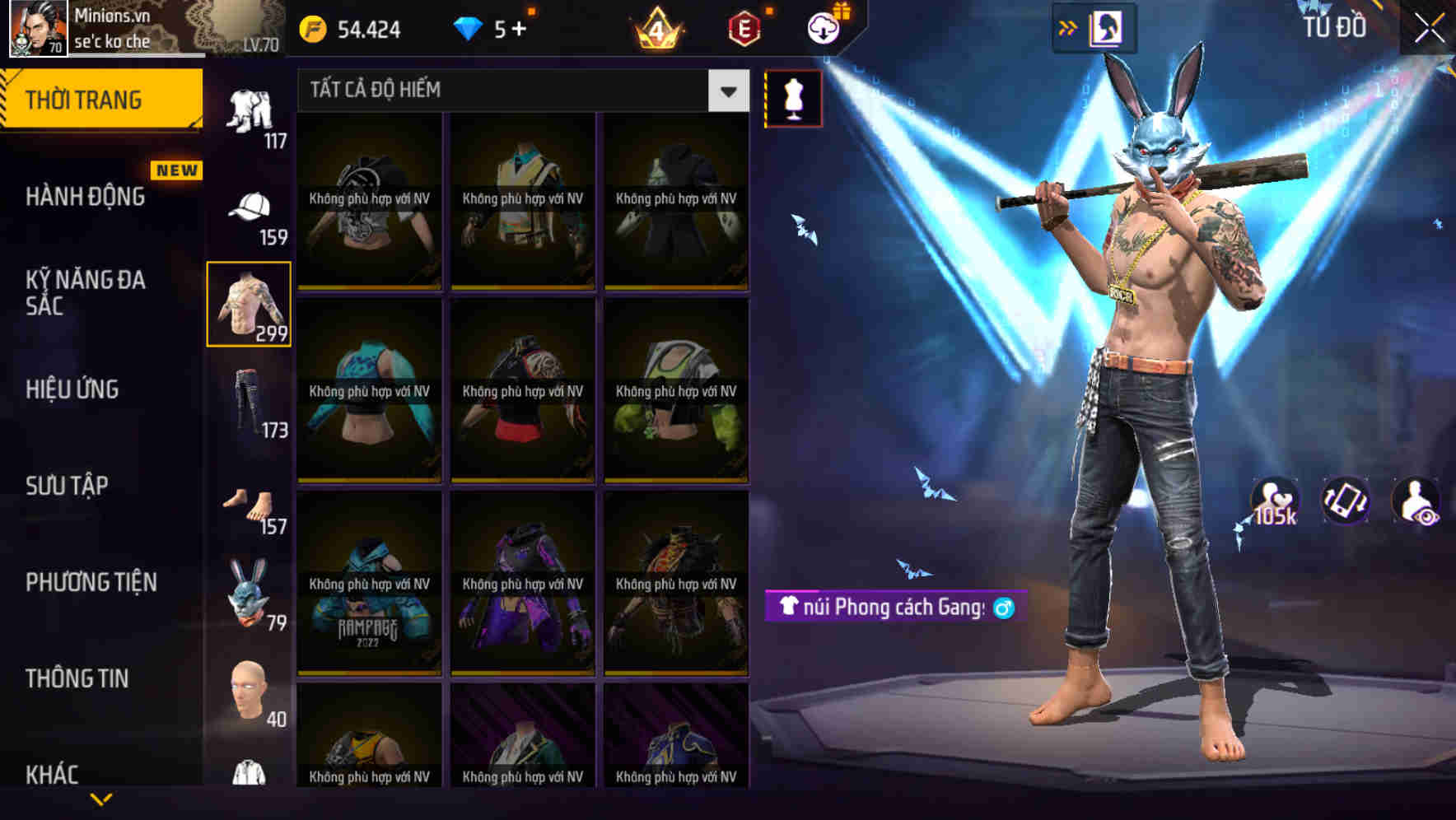Click the double chevron next to the character card
The width and height of the screenshot is (1456, 820).
1066,26
